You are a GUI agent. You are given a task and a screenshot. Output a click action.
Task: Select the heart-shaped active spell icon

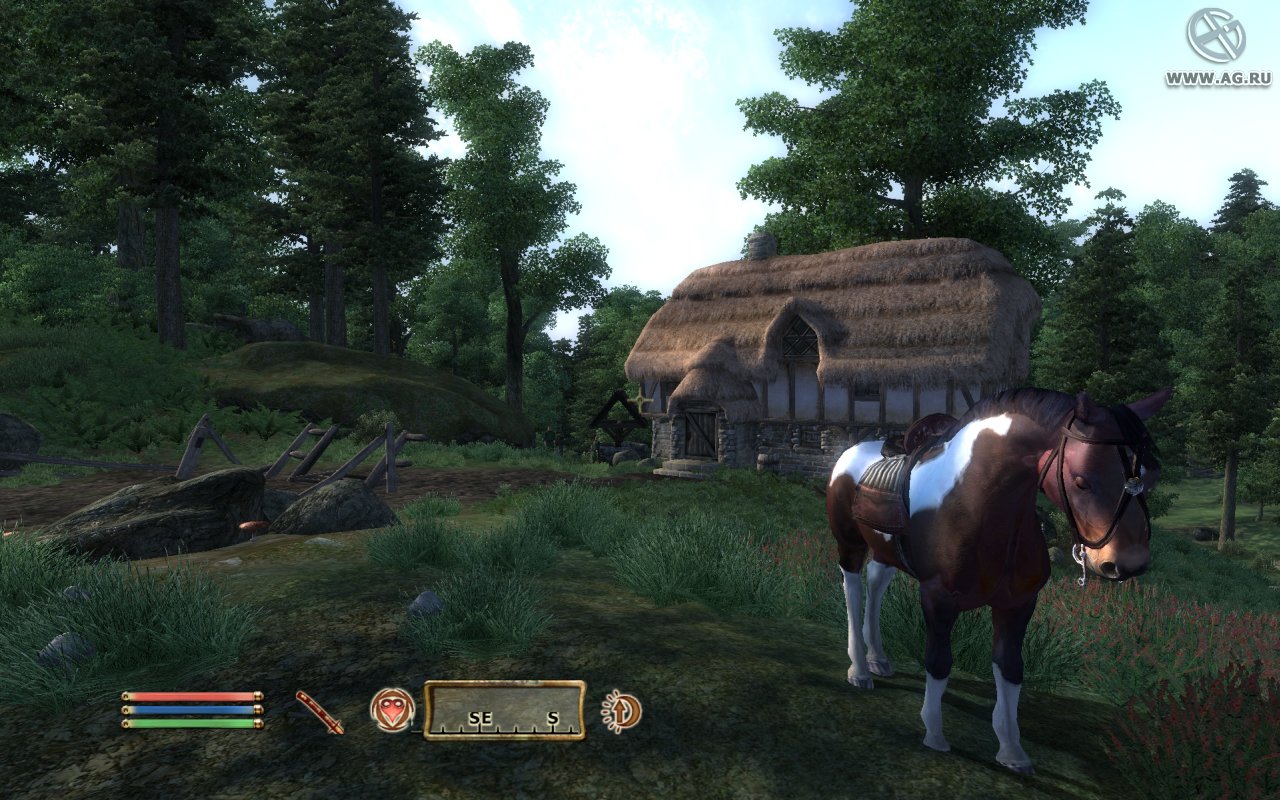point(392,710)
